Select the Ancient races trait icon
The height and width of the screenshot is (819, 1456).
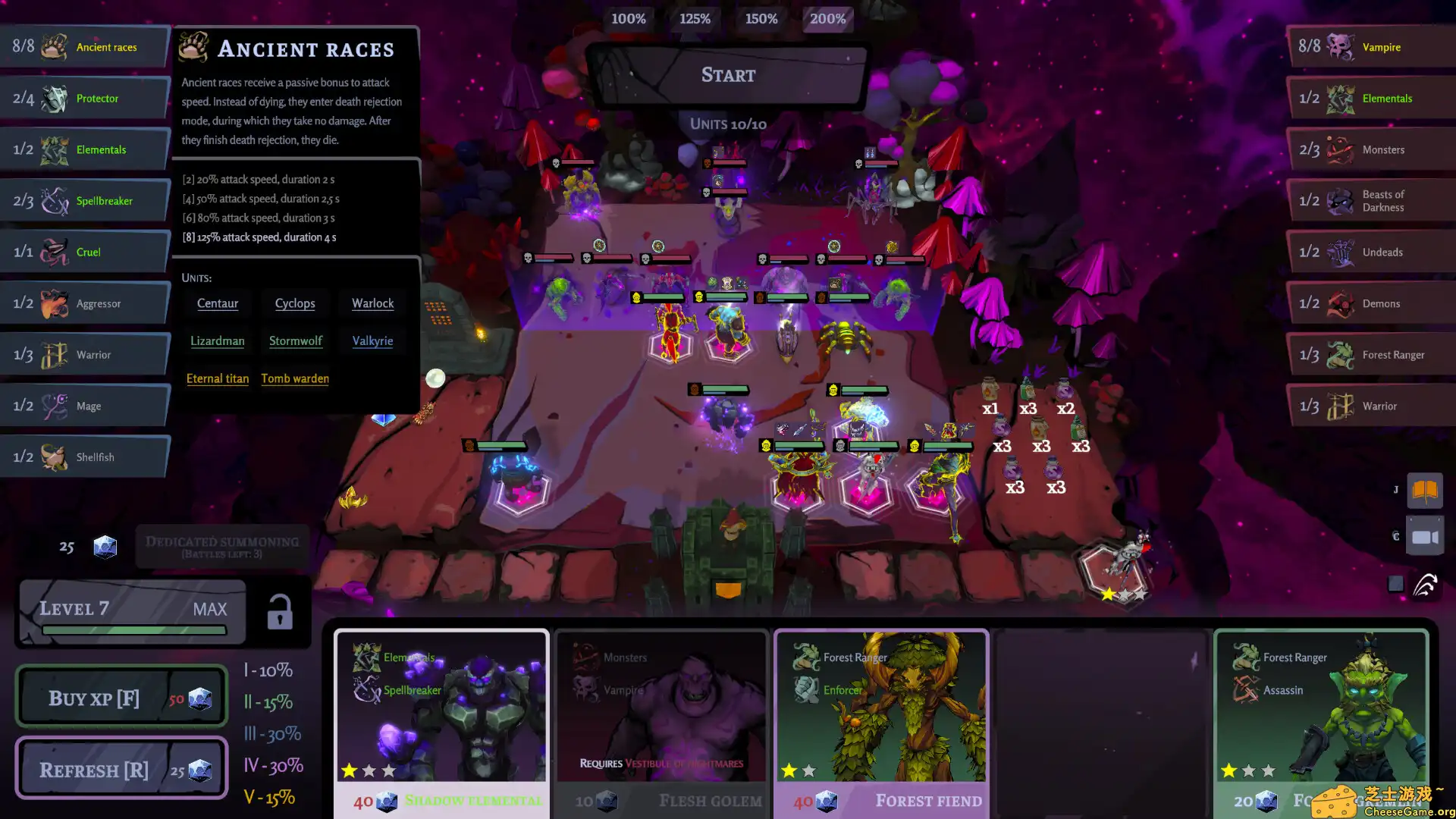[x=53, y=46]
